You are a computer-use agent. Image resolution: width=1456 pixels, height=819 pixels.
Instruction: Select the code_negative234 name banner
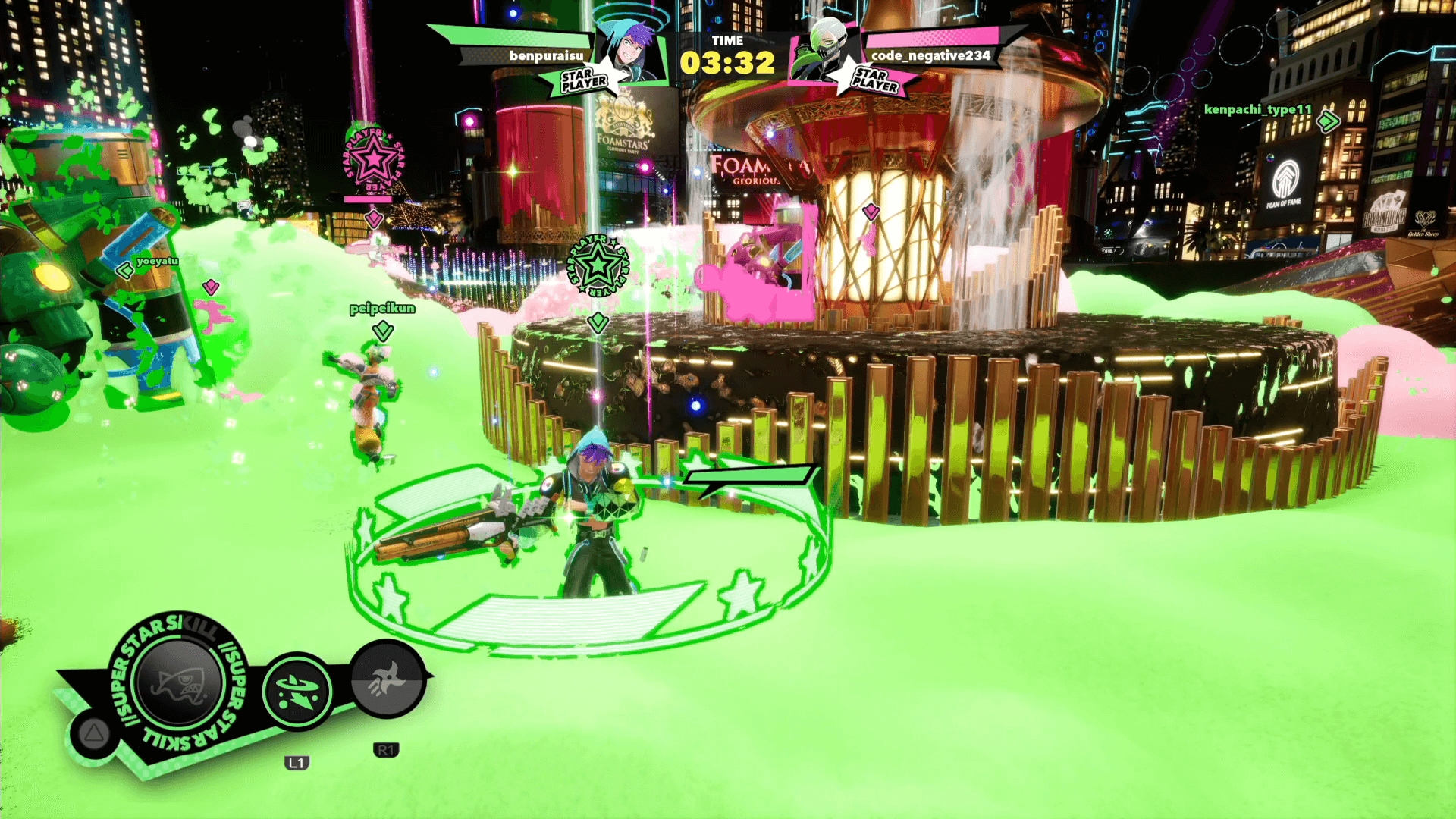[930, 55]
